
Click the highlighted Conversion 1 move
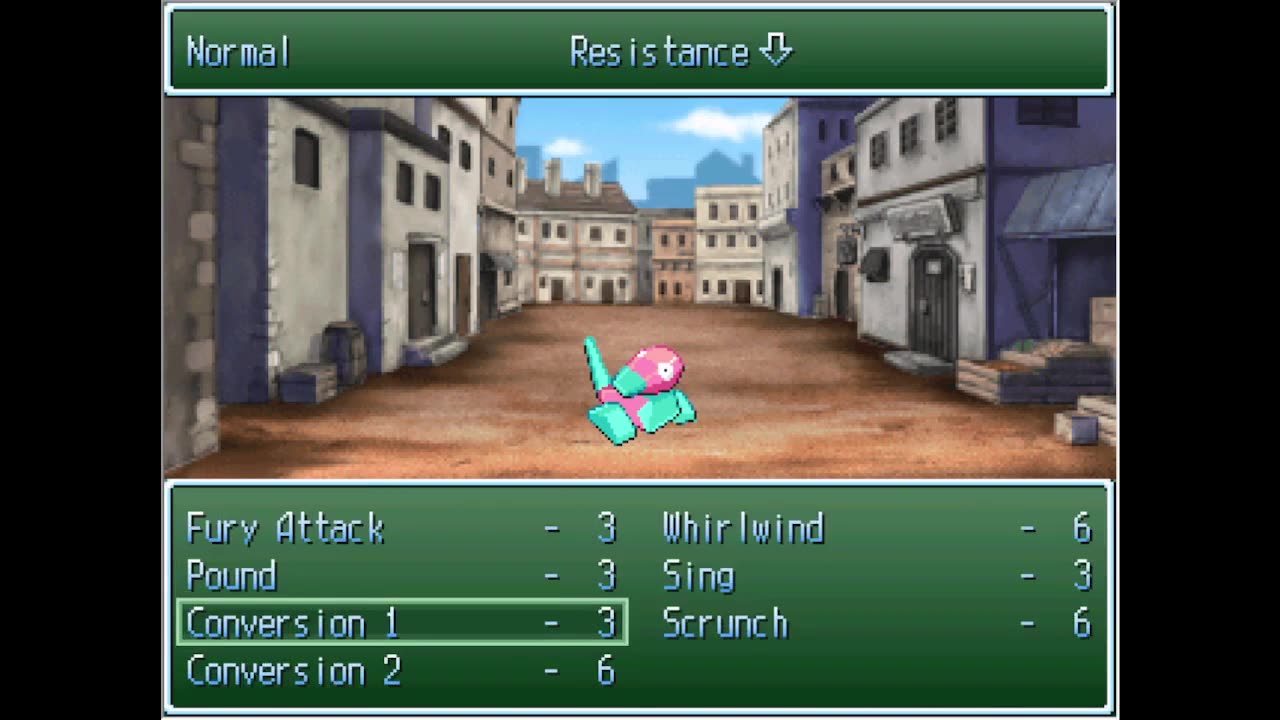(293, 623)
